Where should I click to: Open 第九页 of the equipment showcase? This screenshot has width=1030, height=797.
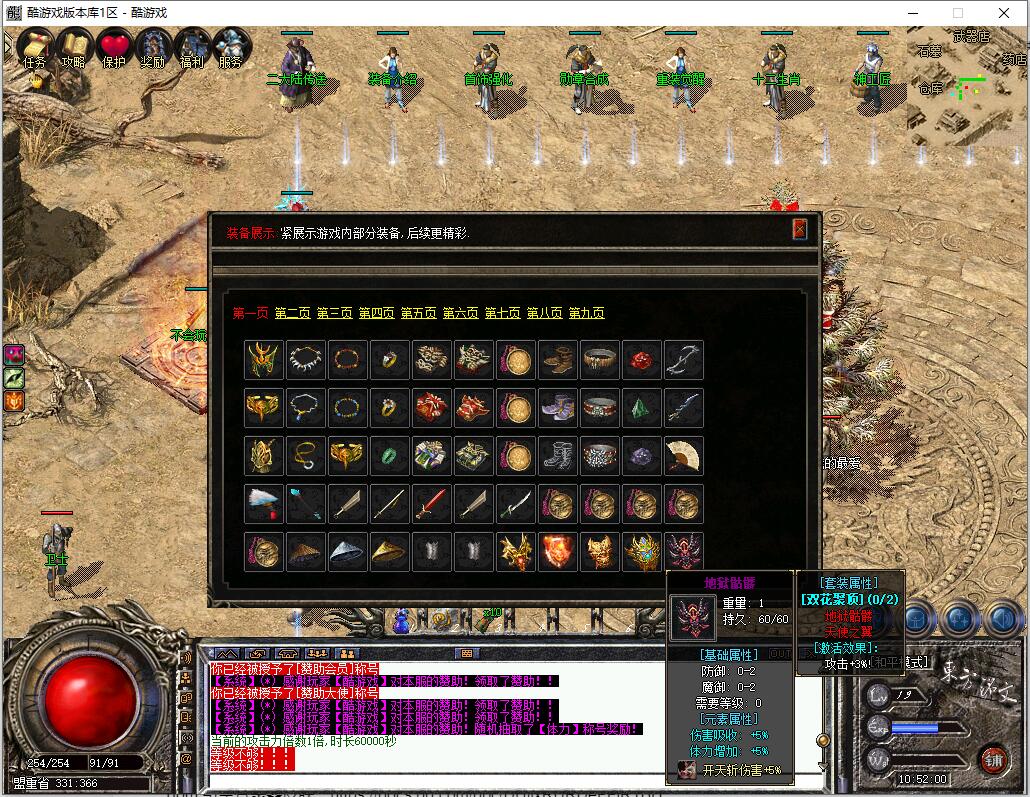click(x=586, y=313)
